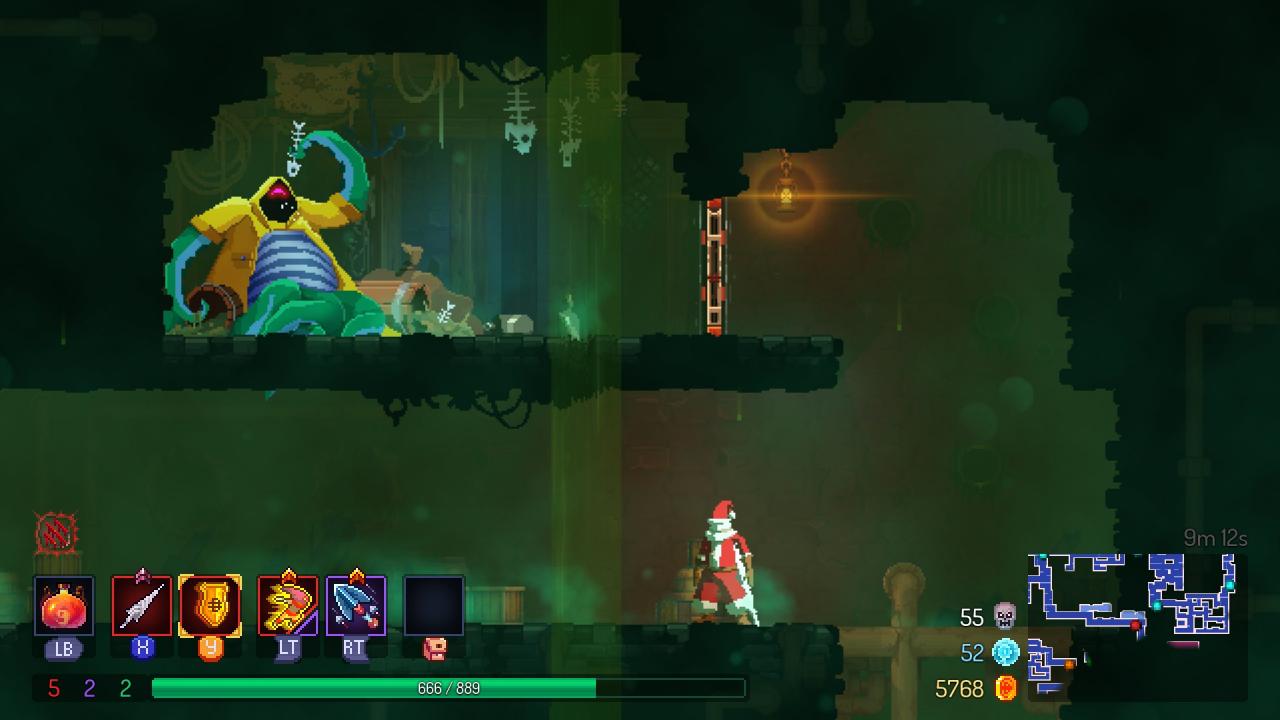
Task: Use the health flask slot
Action: point(64,606)
